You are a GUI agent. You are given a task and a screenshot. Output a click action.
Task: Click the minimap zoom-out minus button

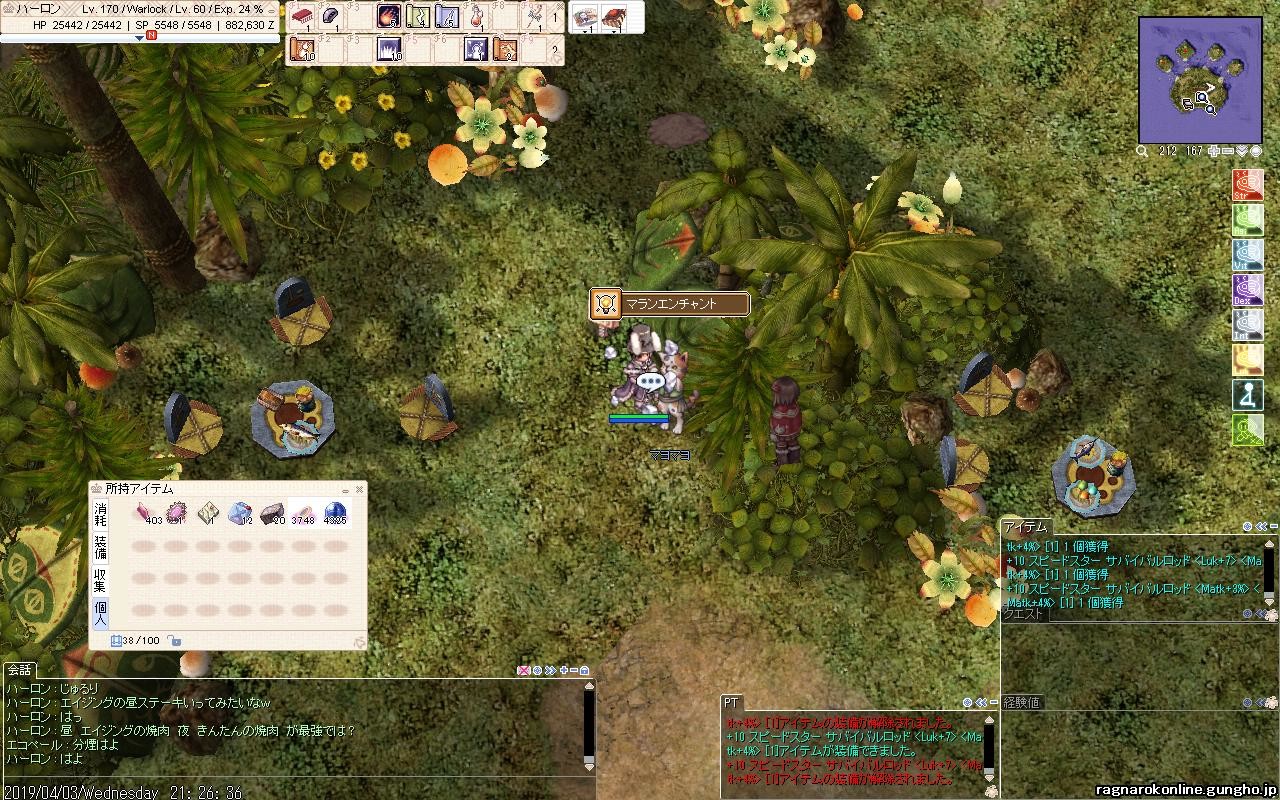click(1228, 151)
